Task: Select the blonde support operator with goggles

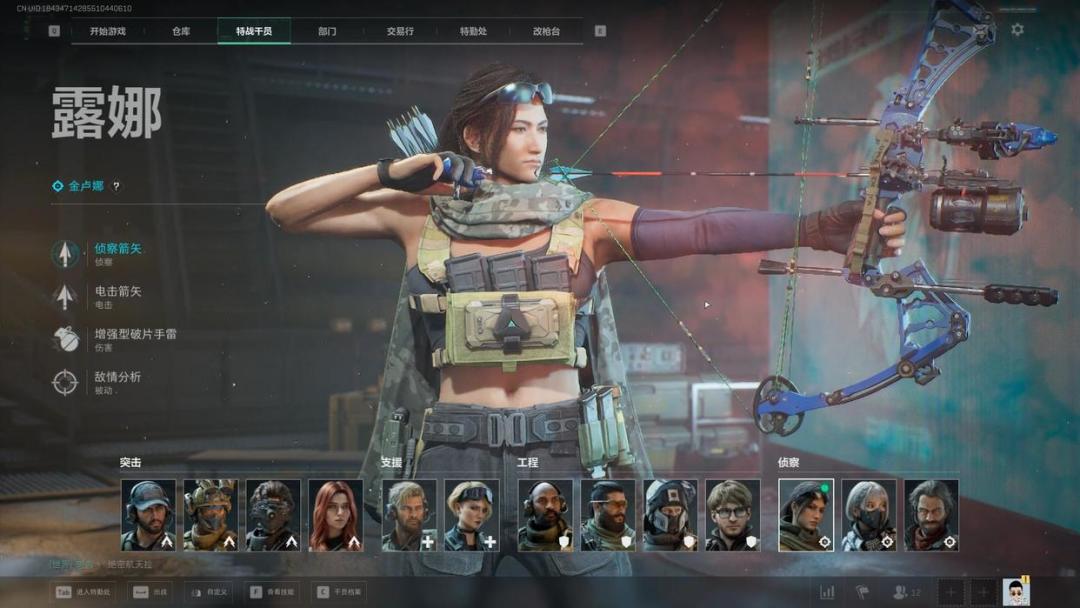Action: coord(472,515)
